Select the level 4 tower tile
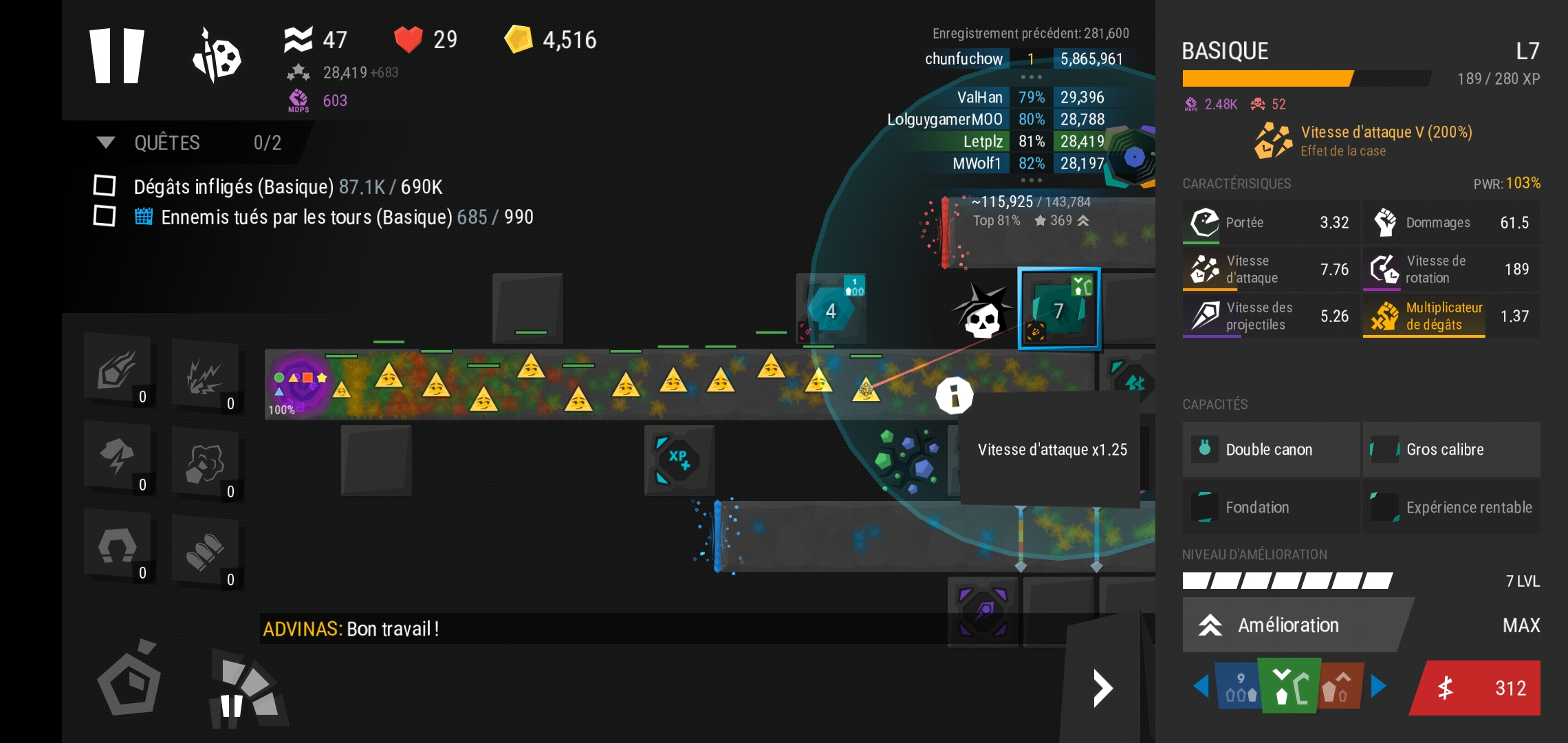Viewport: 1568px width, 743px height. (x=831, y=310)
